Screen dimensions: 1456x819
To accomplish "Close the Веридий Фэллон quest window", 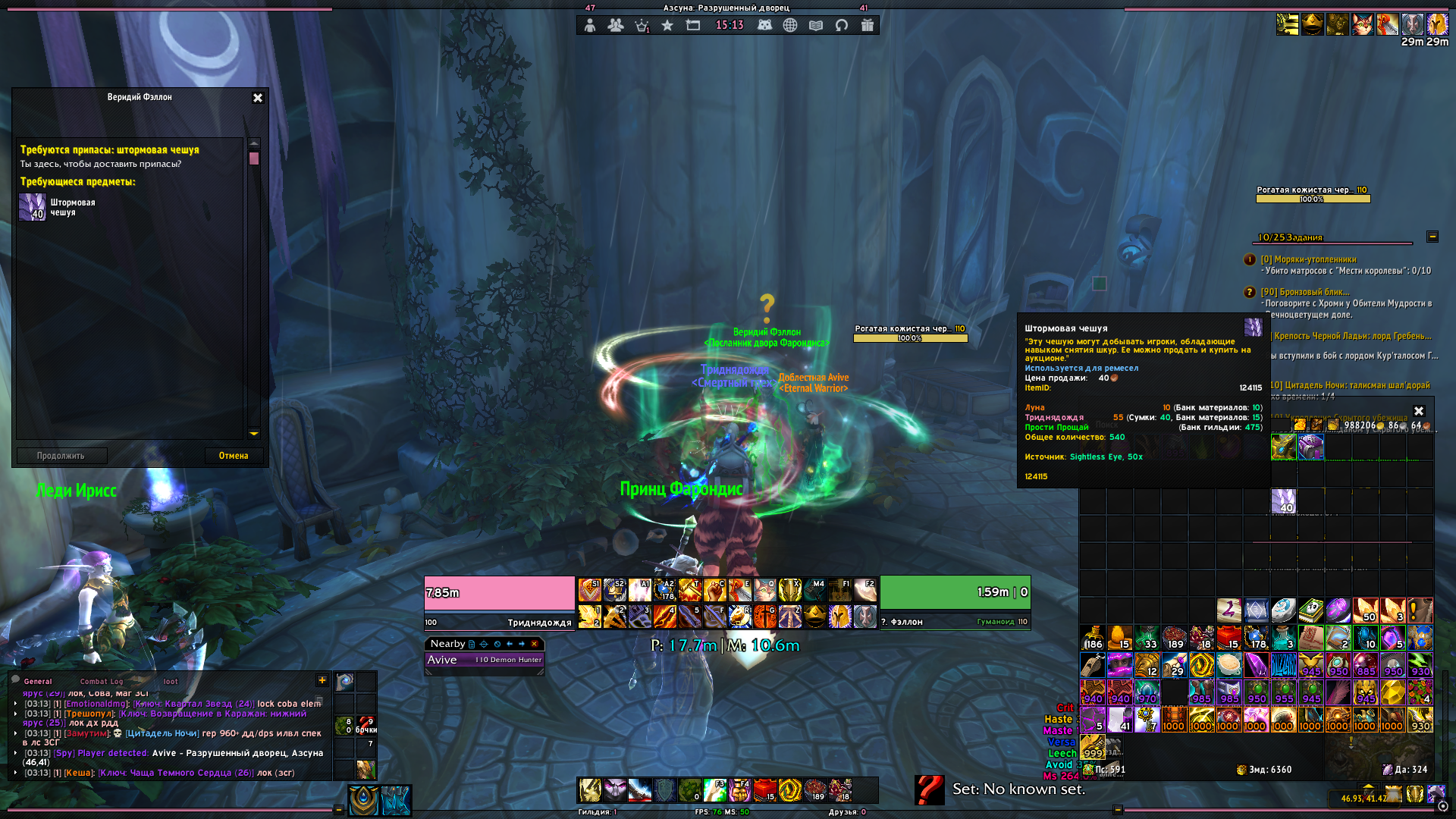I will pyautogui.click(x=258, y=98).
